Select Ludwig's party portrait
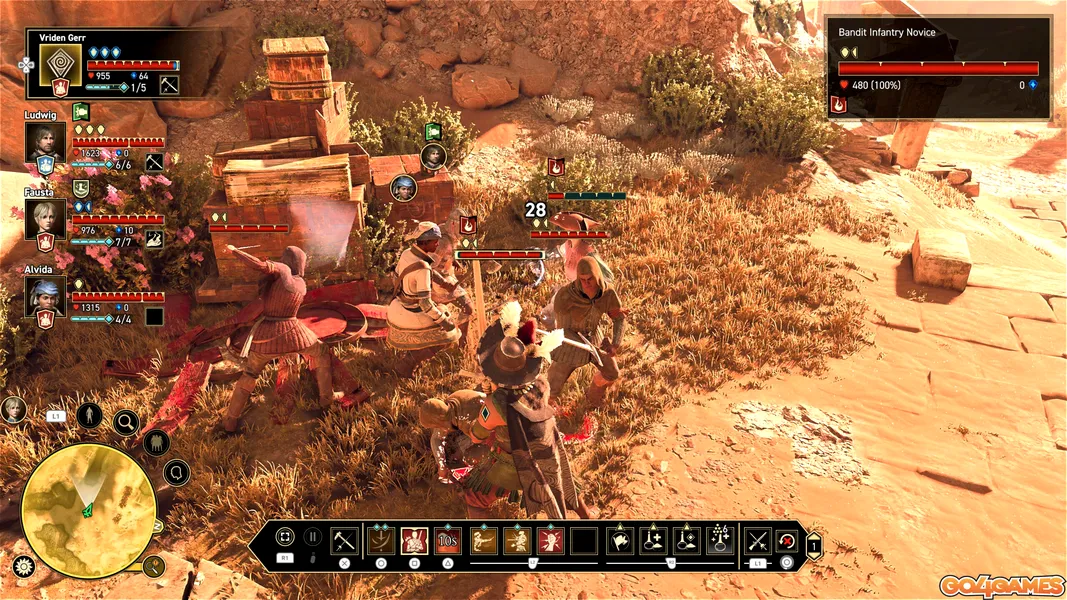The height and width of the screenshot is (600, 1067). [x=45, y=141]
